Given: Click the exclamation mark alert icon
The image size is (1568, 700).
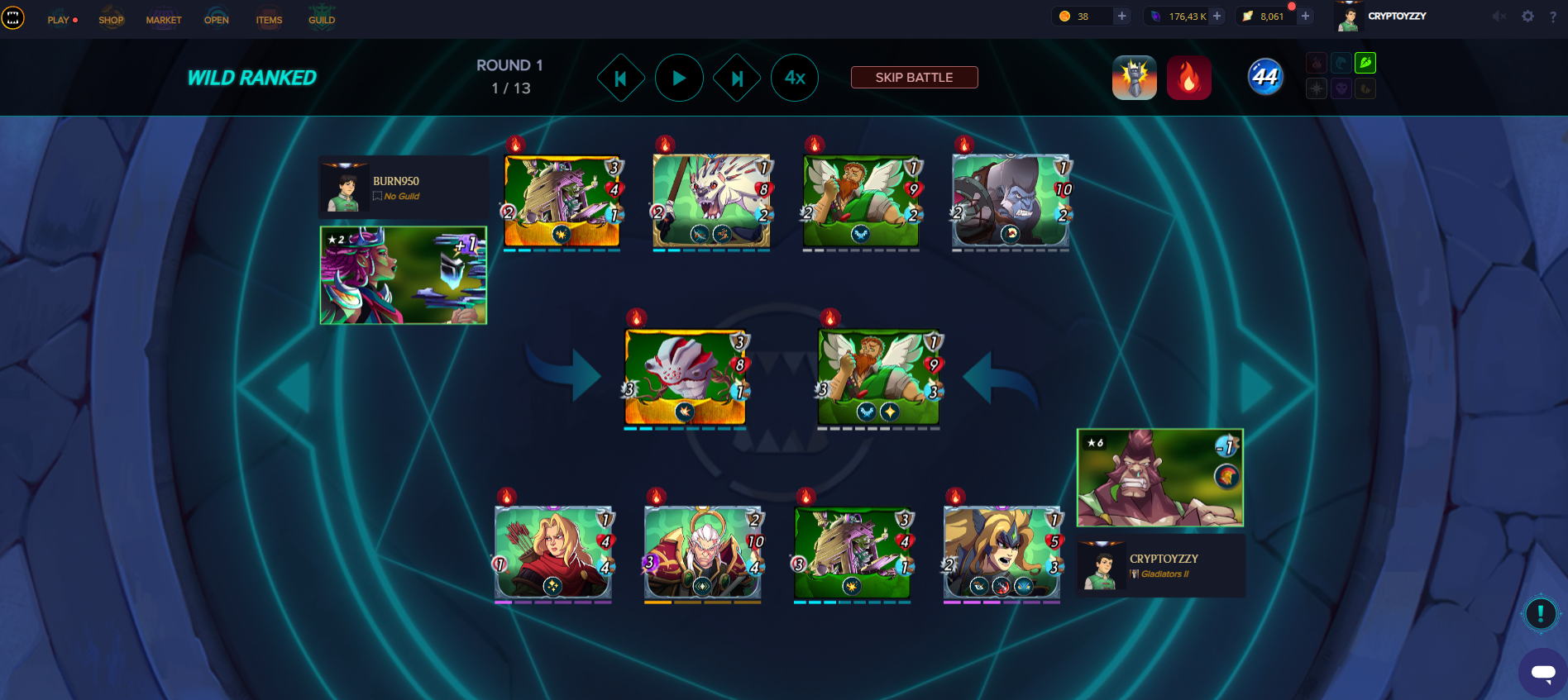Looking at the screenshot, I should click(1540, 614).
